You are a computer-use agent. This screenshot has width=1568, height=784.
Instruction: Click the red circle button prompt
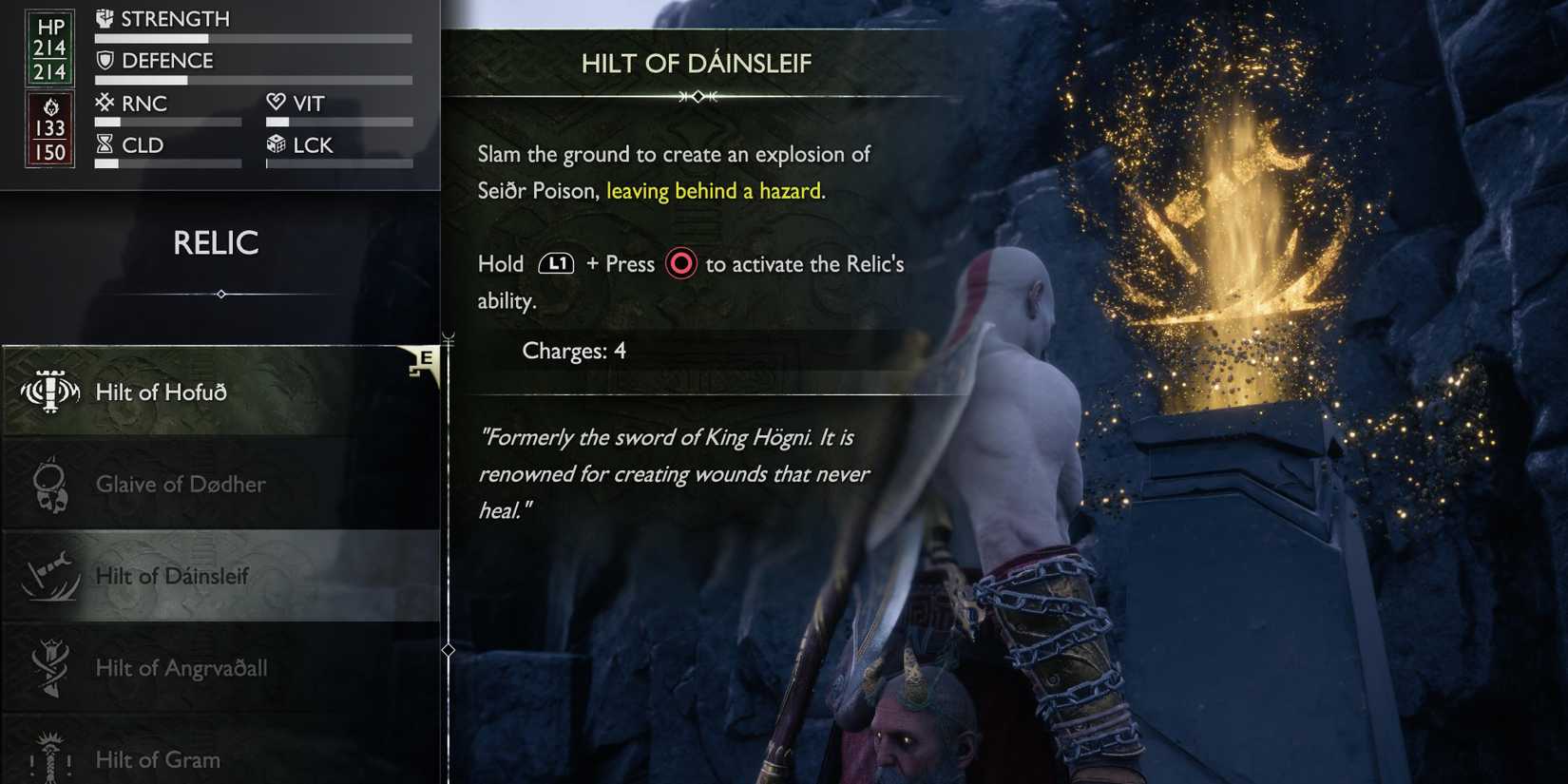[680, 263]
